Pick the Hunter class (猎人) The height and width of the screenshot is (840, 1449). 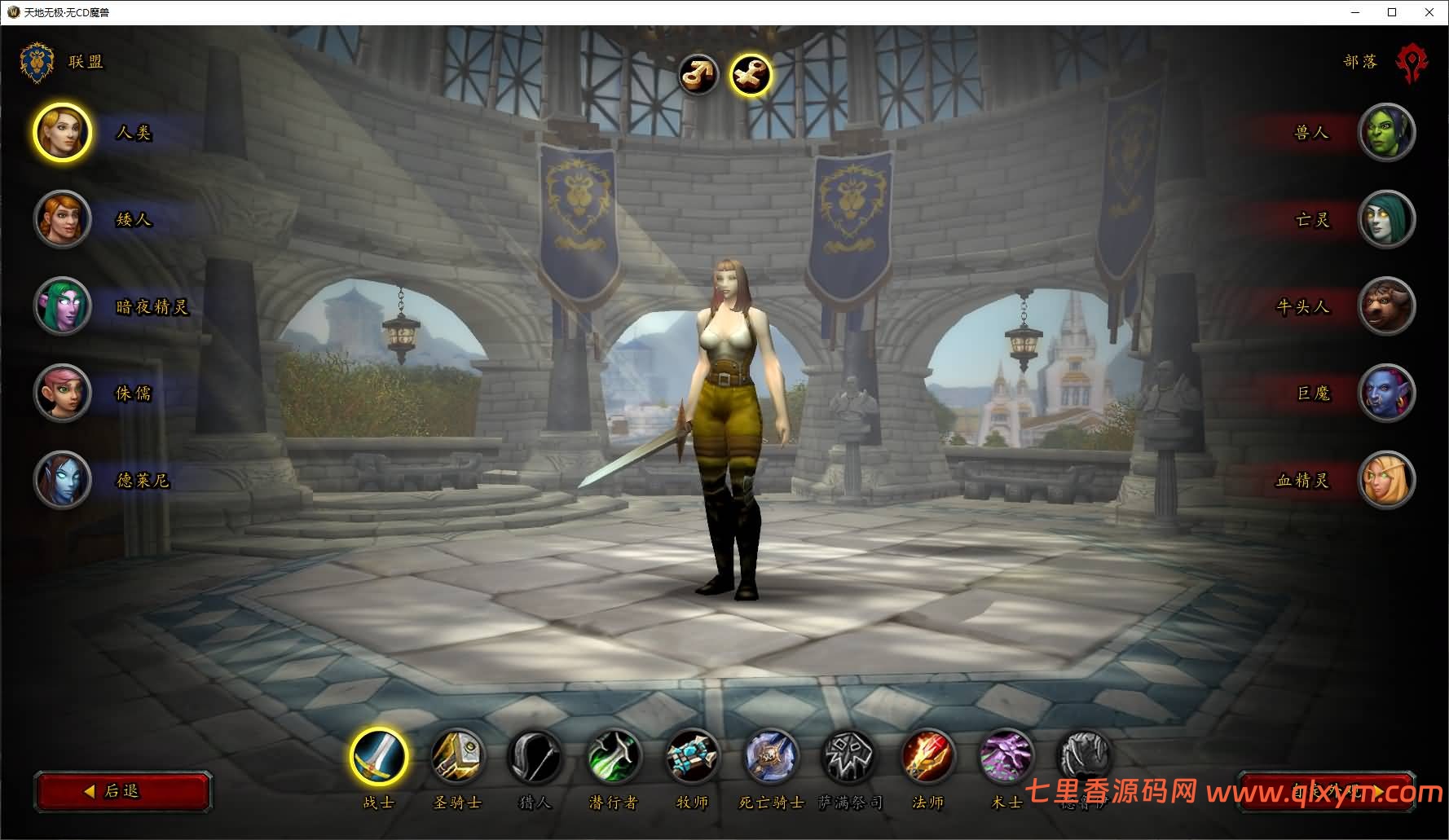[x=535, y=757]
